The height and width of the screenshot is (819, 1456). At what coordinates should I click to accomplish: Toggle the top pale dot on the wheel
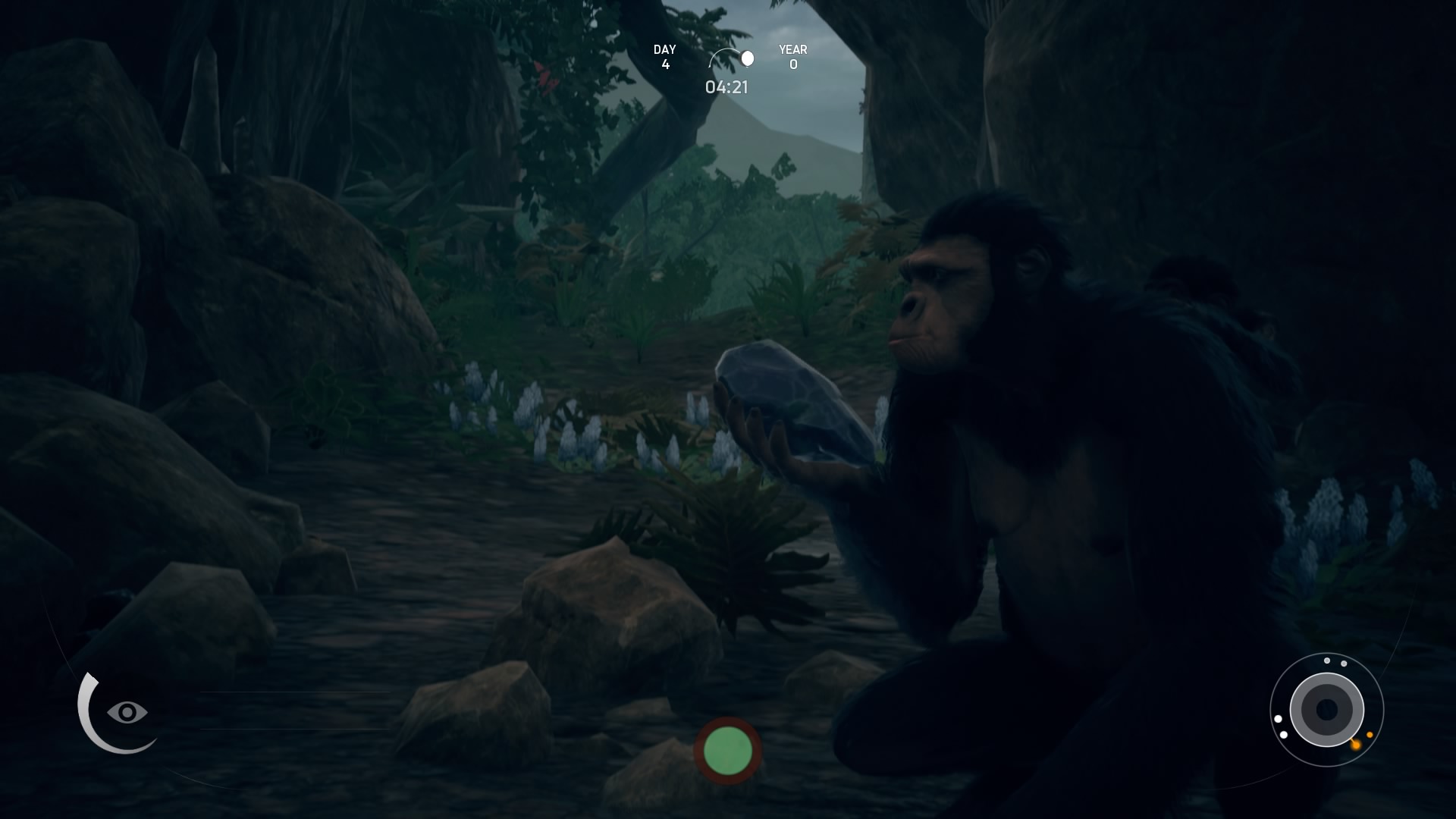click(1326, 661)
